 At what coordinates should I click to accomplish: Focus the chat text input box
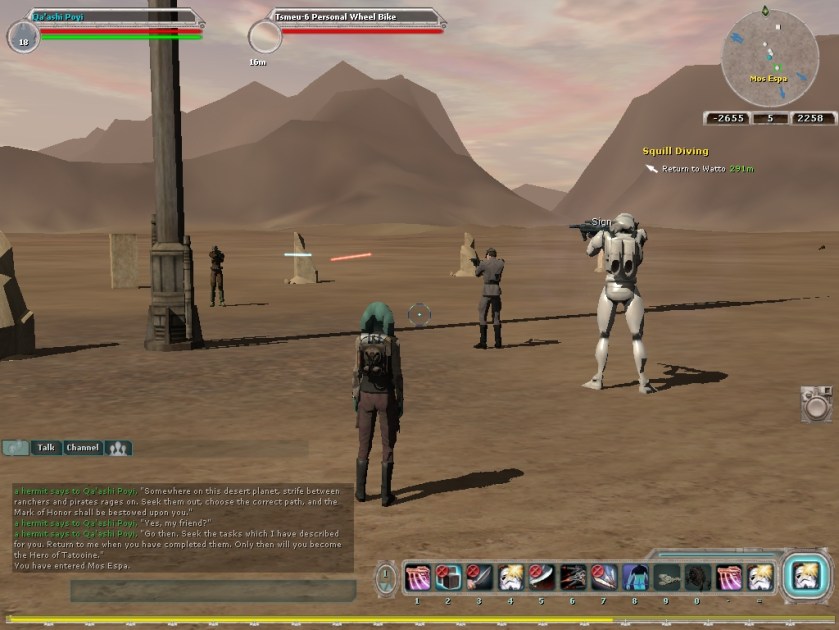point(212,590)
